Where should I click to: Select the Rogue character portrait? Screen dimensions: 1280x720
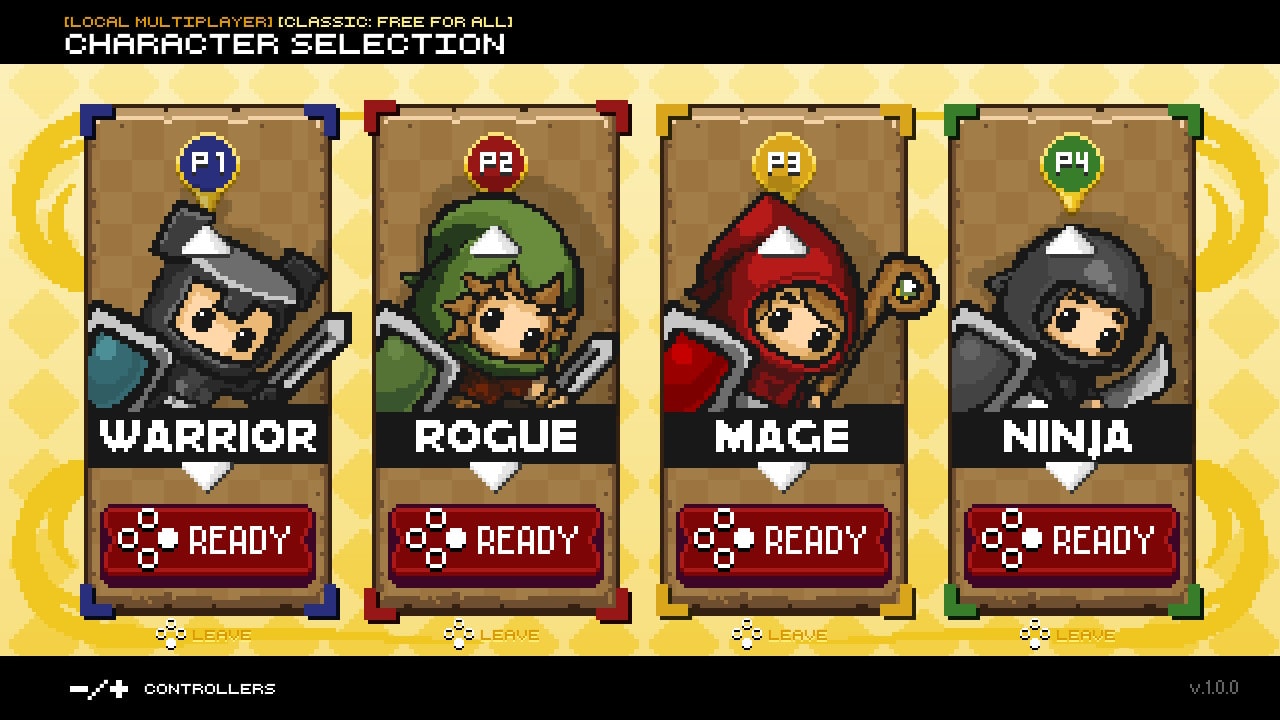497,310
